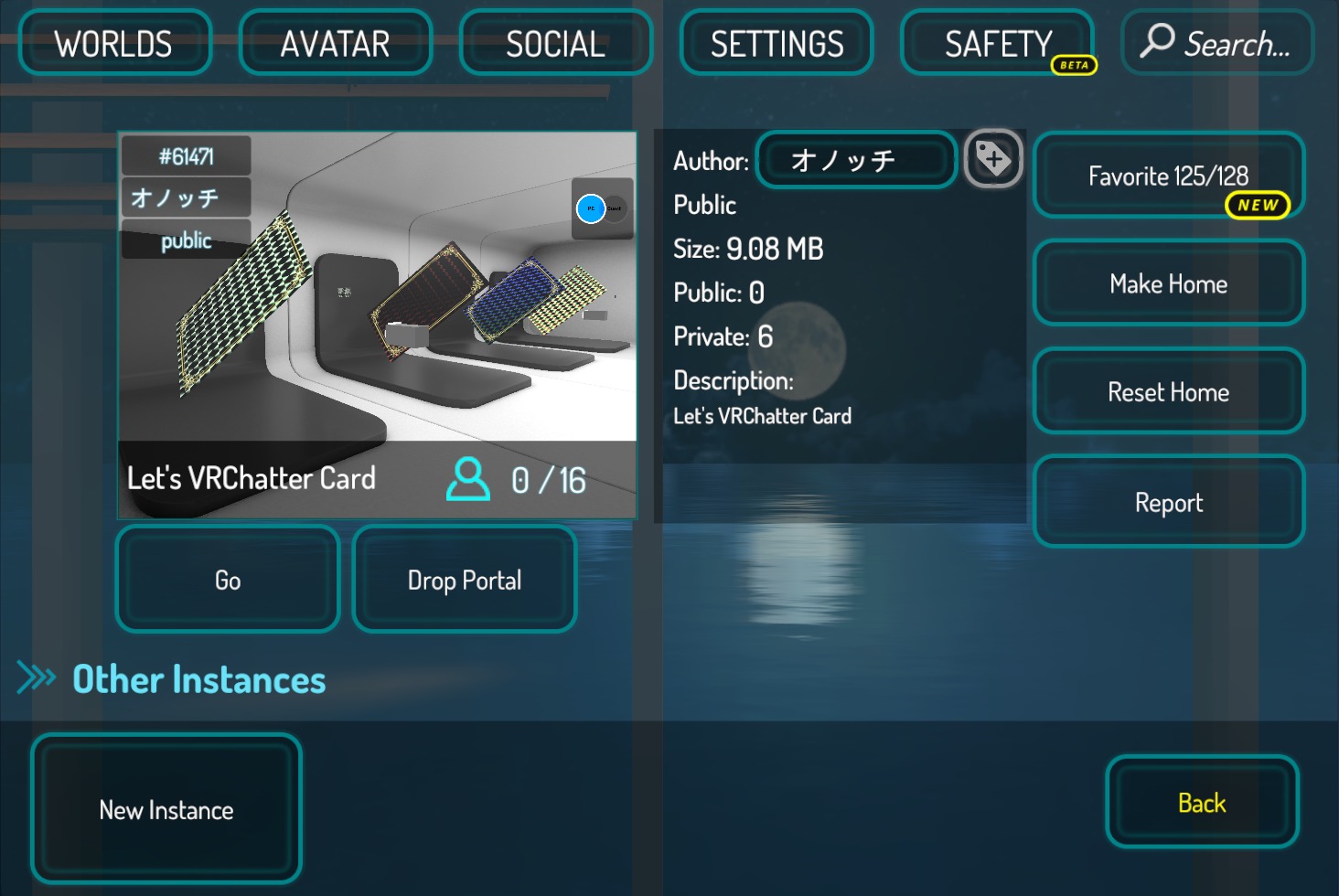Select the Quest platform badge on the thumbnail
This screenshot has width=1339, height=896.
tap(616, 207)
